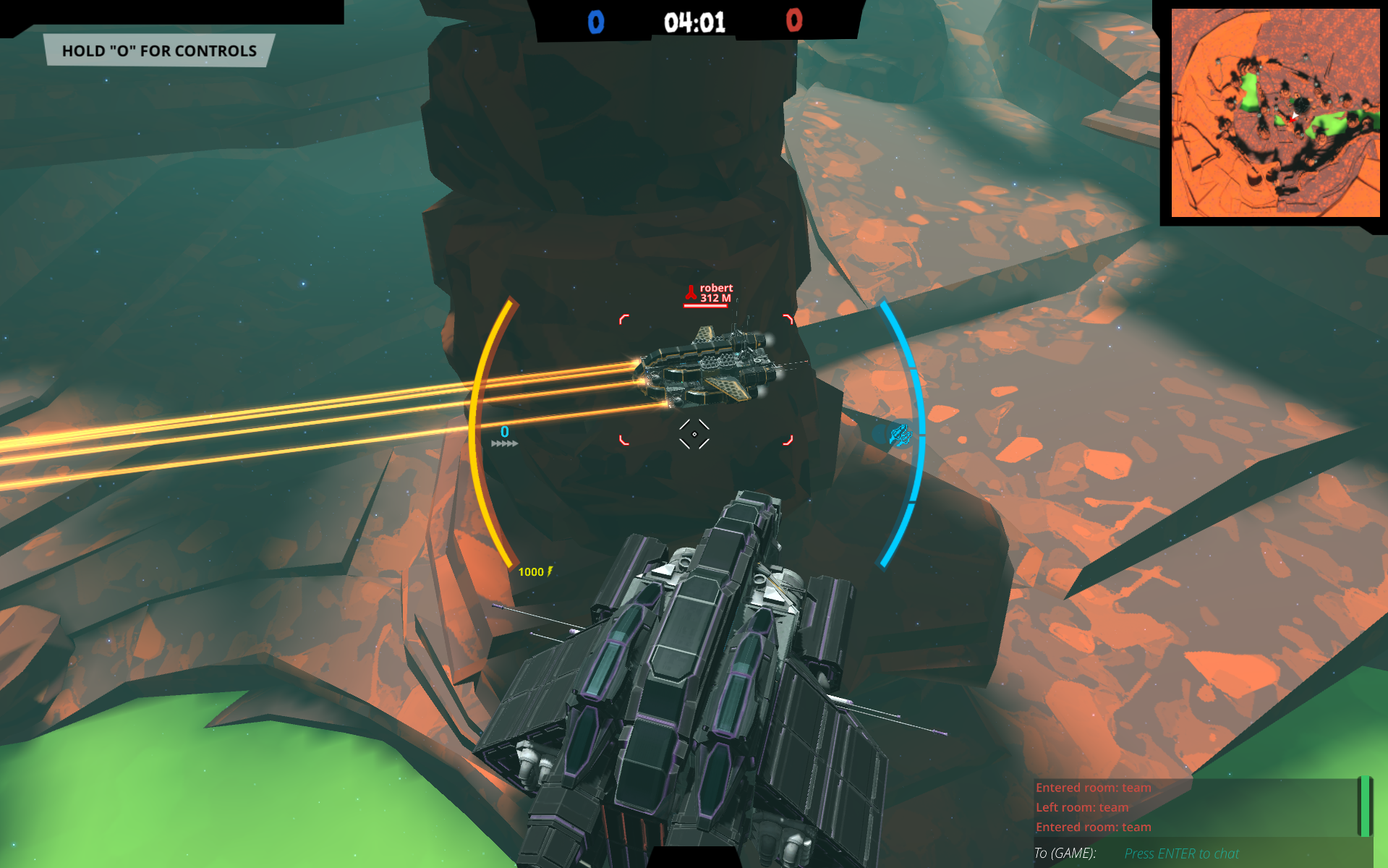
Task: Focus the chat box reading Press ENTER to chat
Action: [x=1181, y=854]
